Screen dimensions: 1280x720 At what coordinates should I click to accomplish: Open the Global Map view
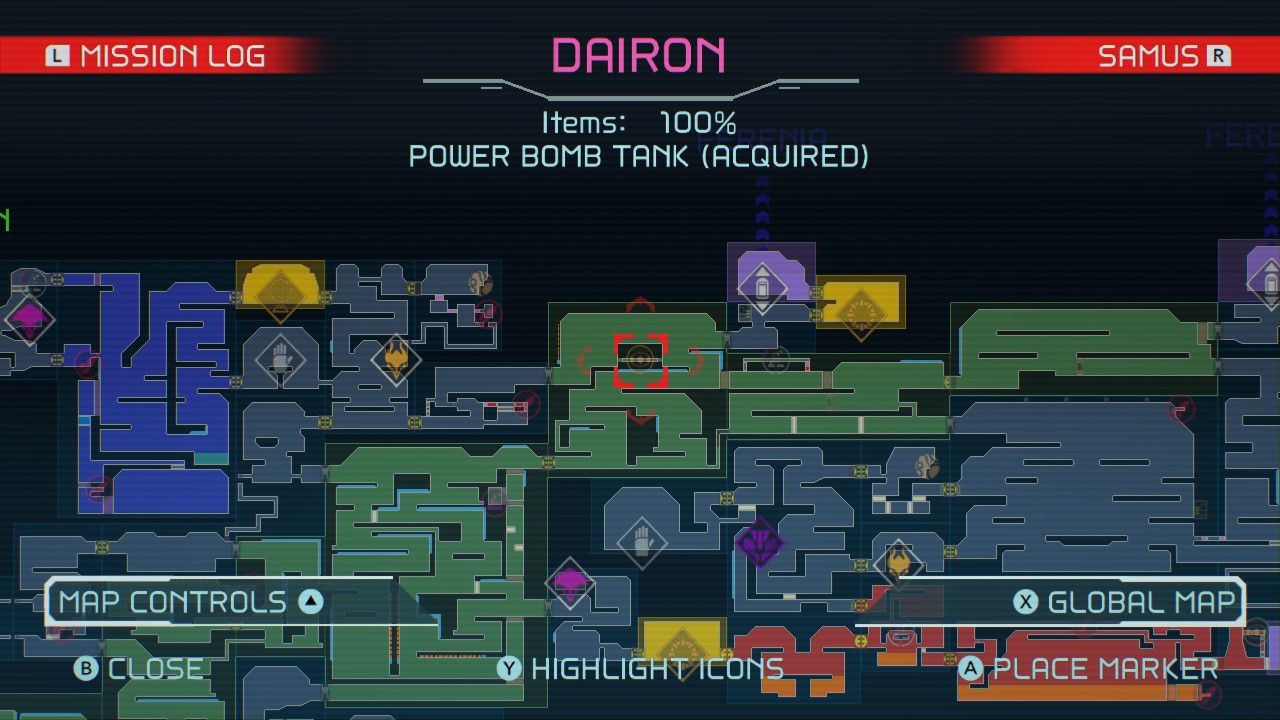tap(1140, 601)
